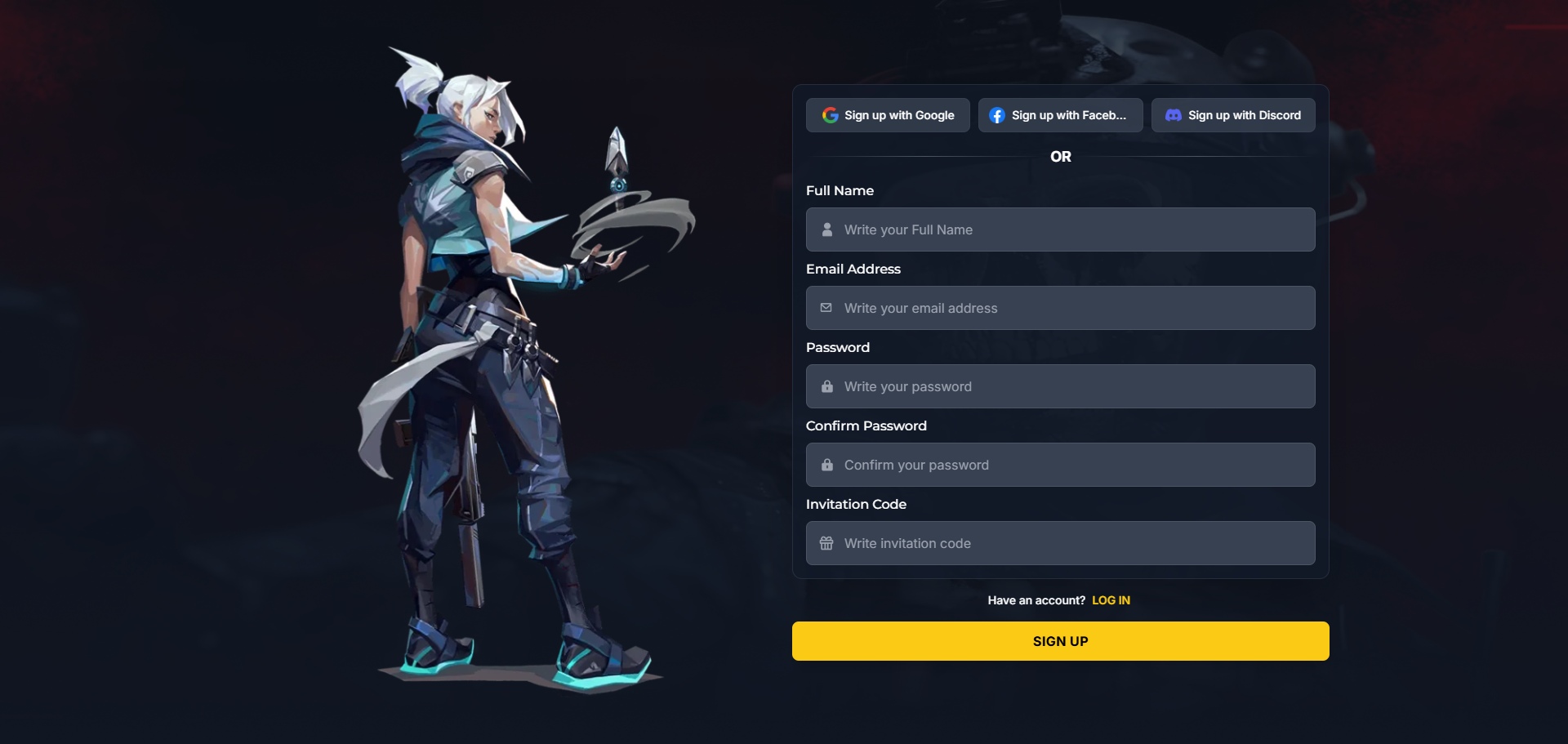Choose the Sign up with Facebook option
1568x744 pixels.
1060,115
